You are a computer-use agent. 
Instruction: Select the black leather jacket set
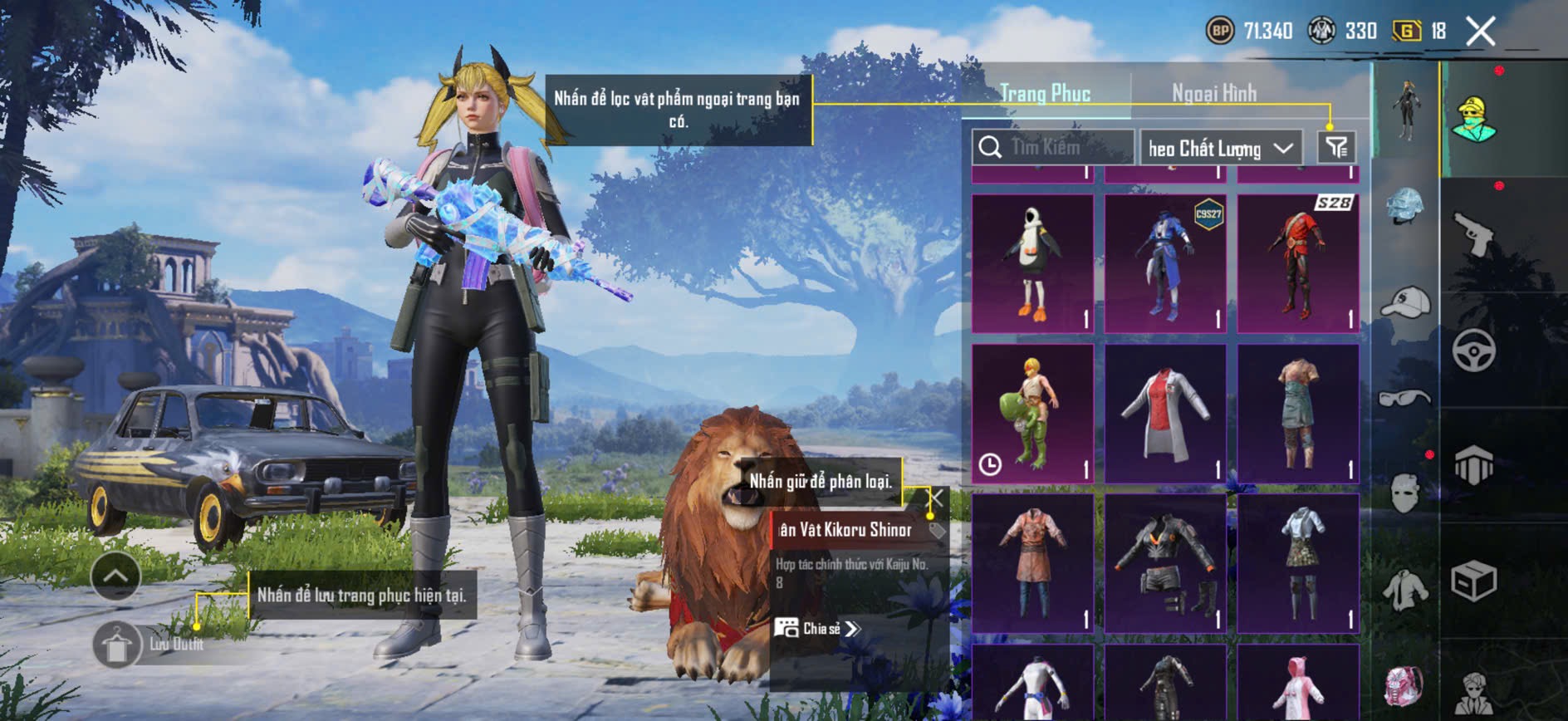1165,562
